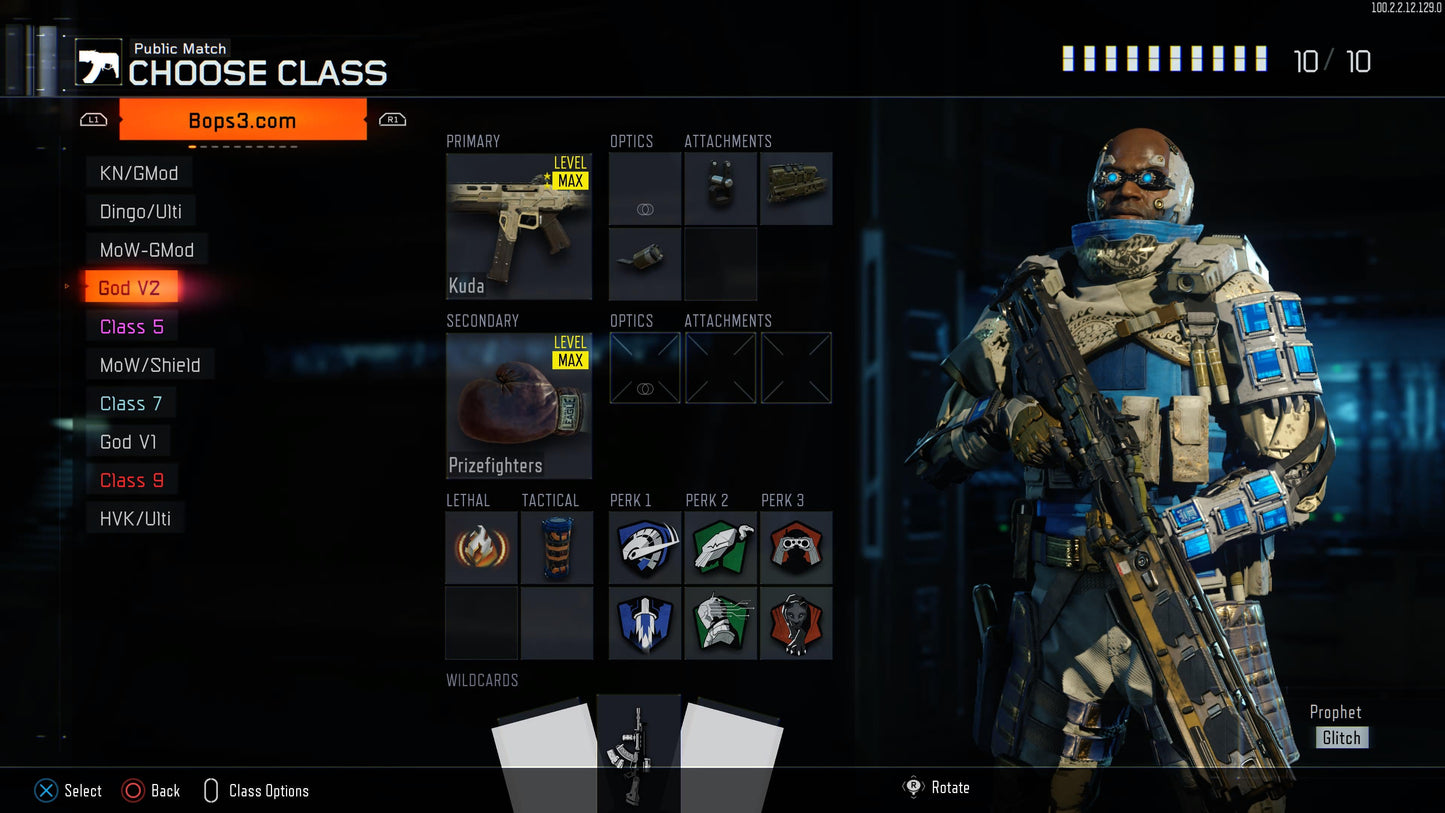Open the blue helmet Perk 1 slot

645,548
